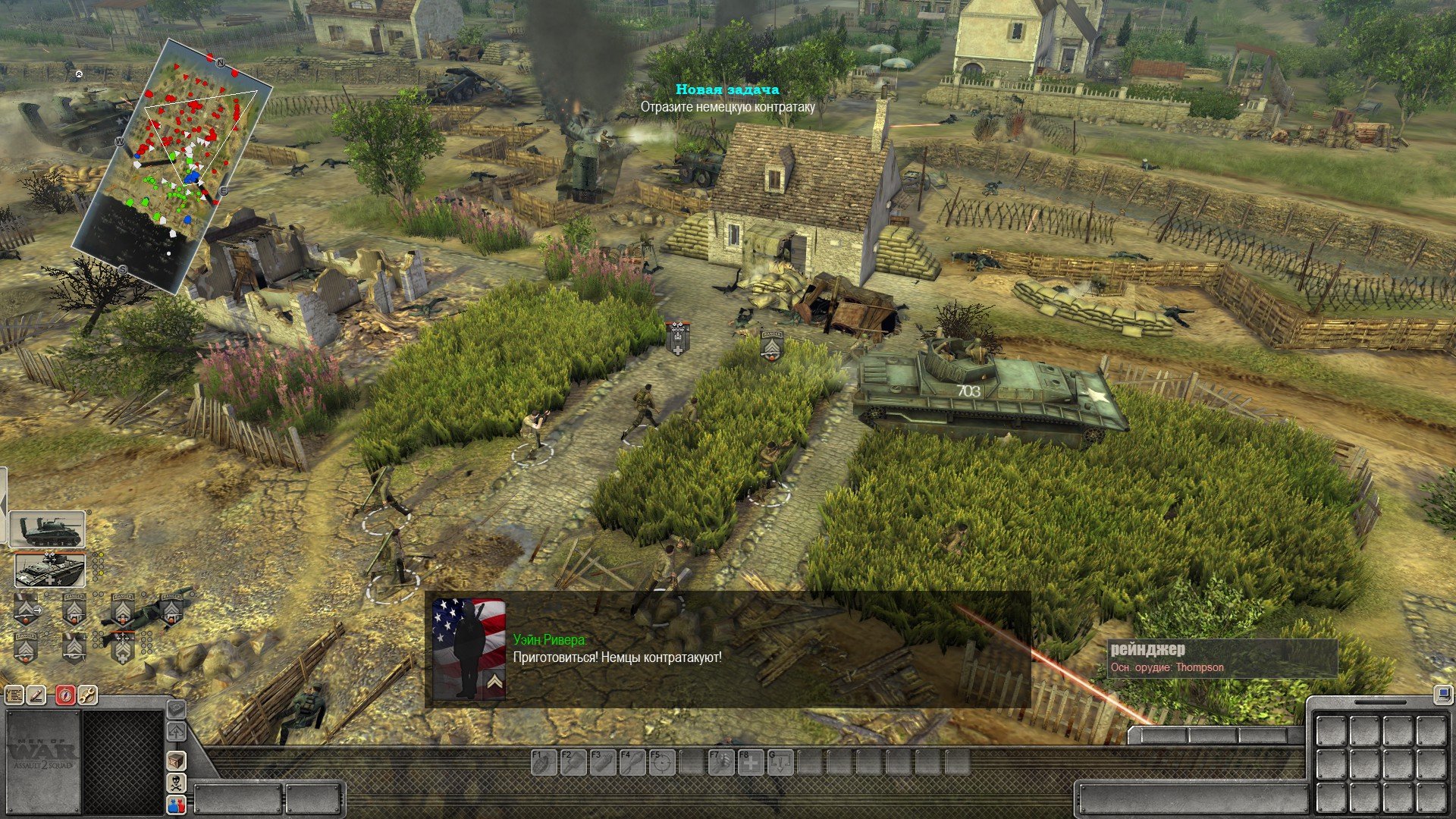
Task: Toggle the red compass button
Action: [65, 695]
